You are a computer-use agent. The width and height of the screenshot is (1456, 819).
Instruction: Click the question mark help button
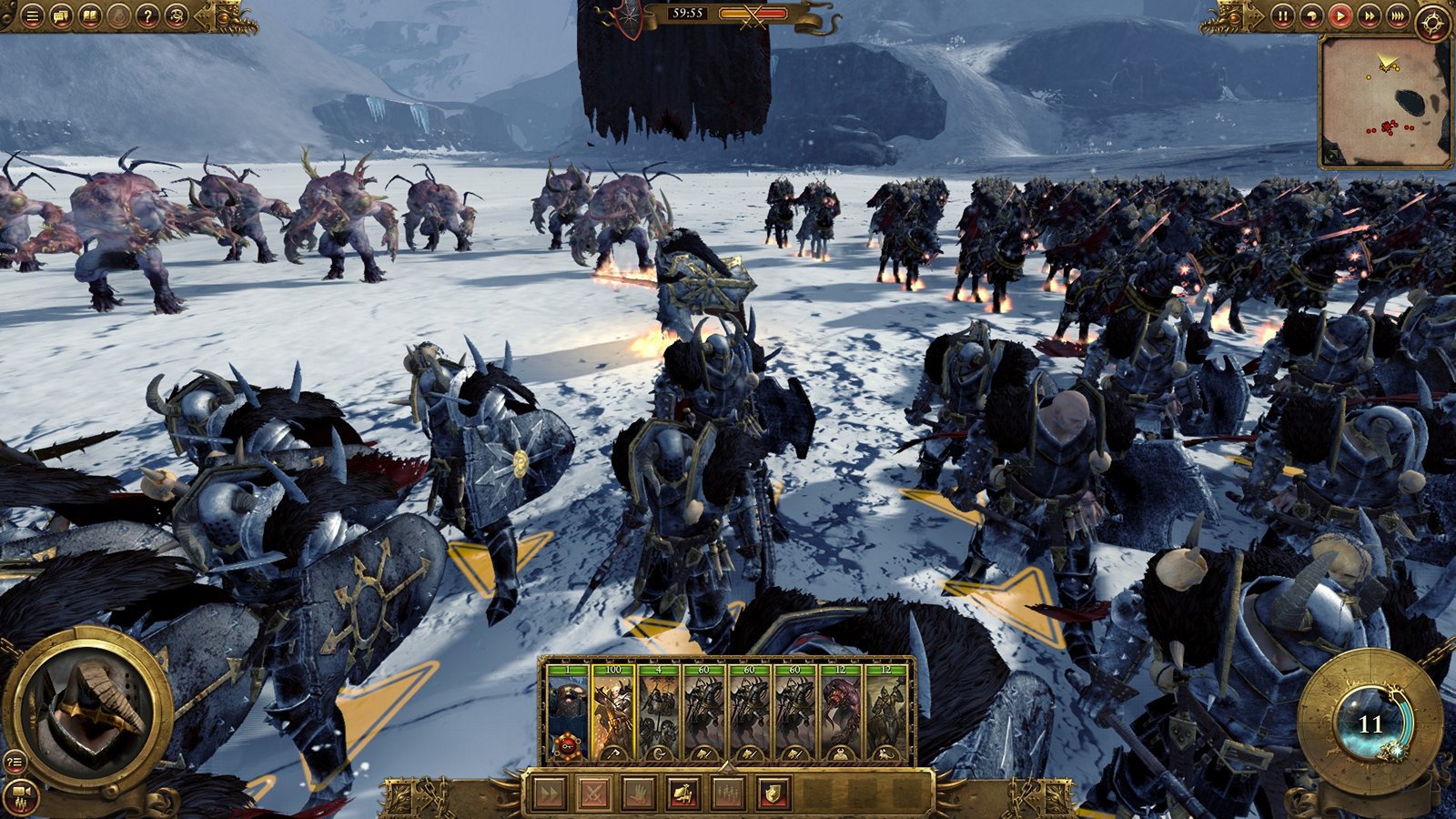(147, 15)
